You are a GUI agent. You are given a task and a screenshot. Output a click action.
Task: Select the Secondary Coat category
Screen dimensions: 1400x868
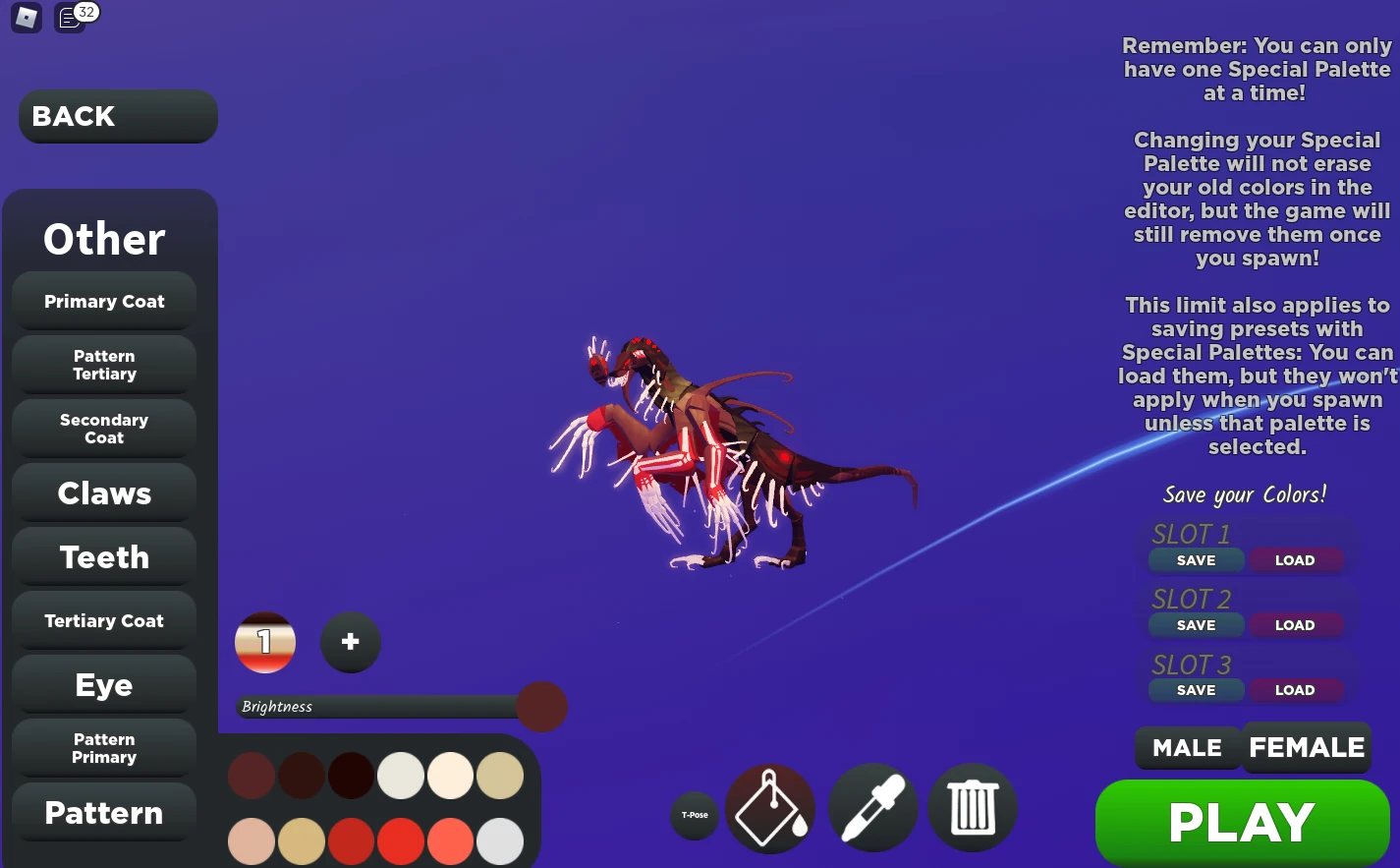[103, 429]
